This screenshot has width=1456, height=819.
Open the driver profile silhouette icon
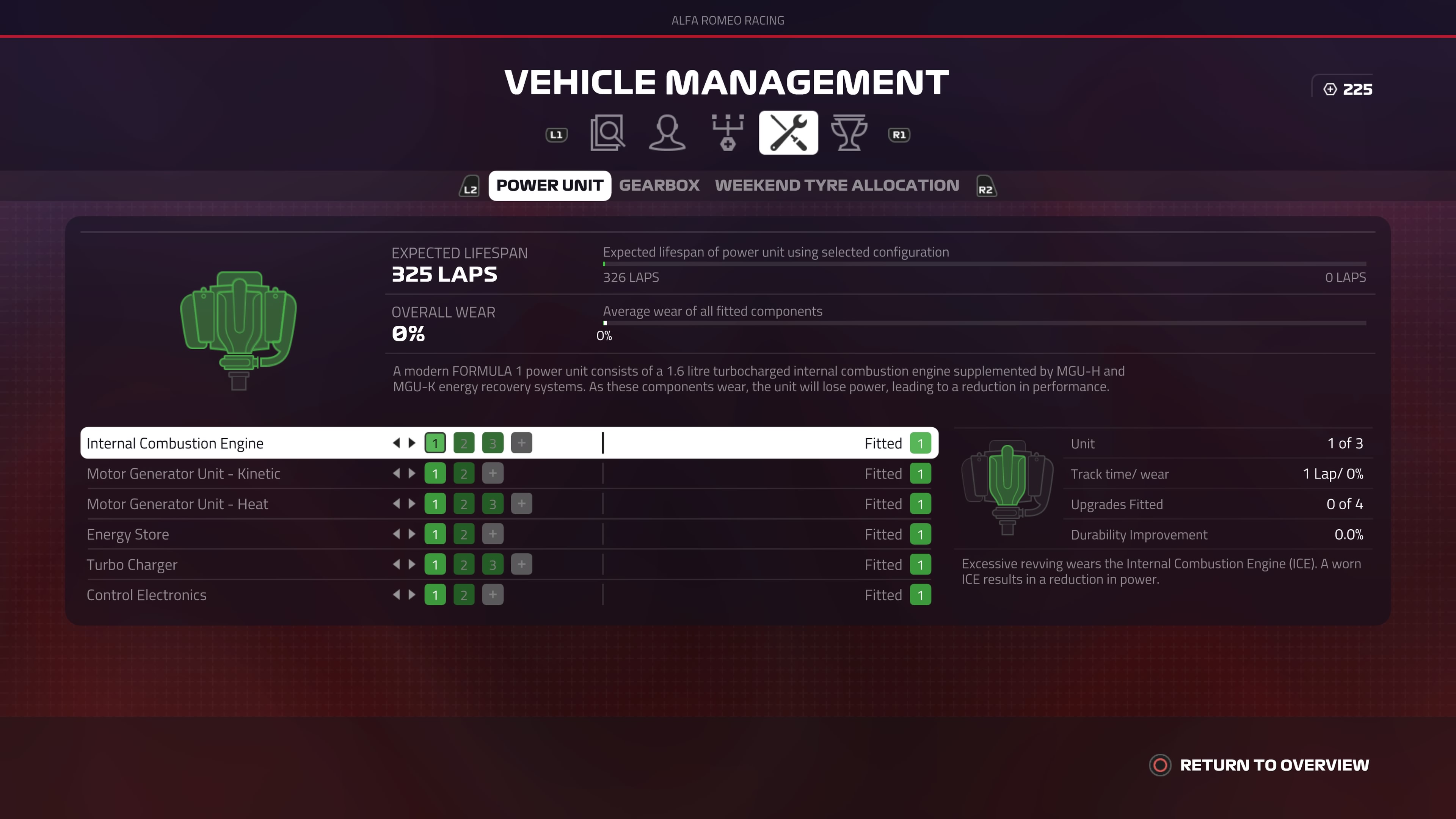point(667,133)
